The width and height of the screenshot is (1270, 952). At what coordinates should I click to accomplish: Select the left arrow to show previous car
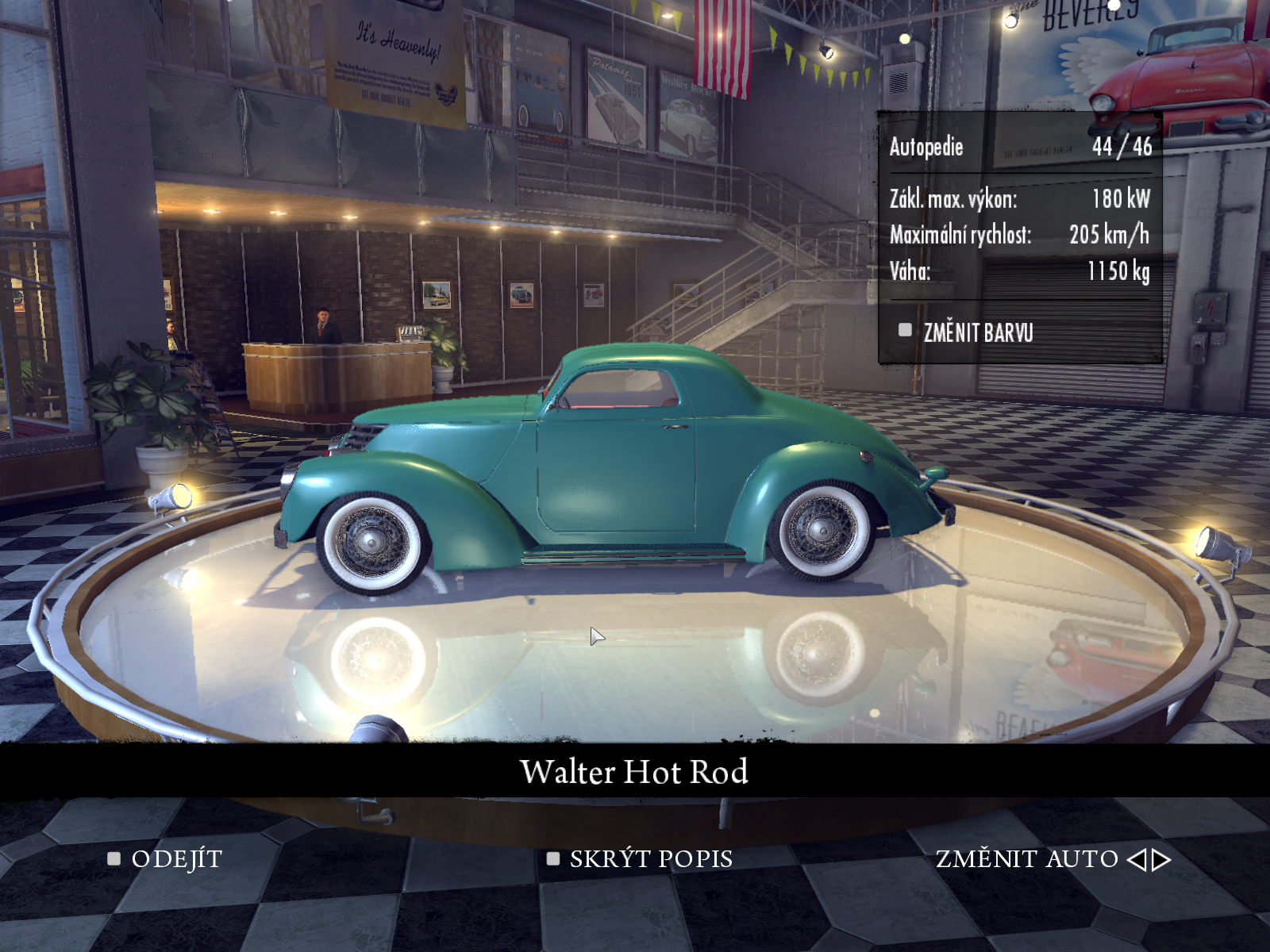(1137, 859)
